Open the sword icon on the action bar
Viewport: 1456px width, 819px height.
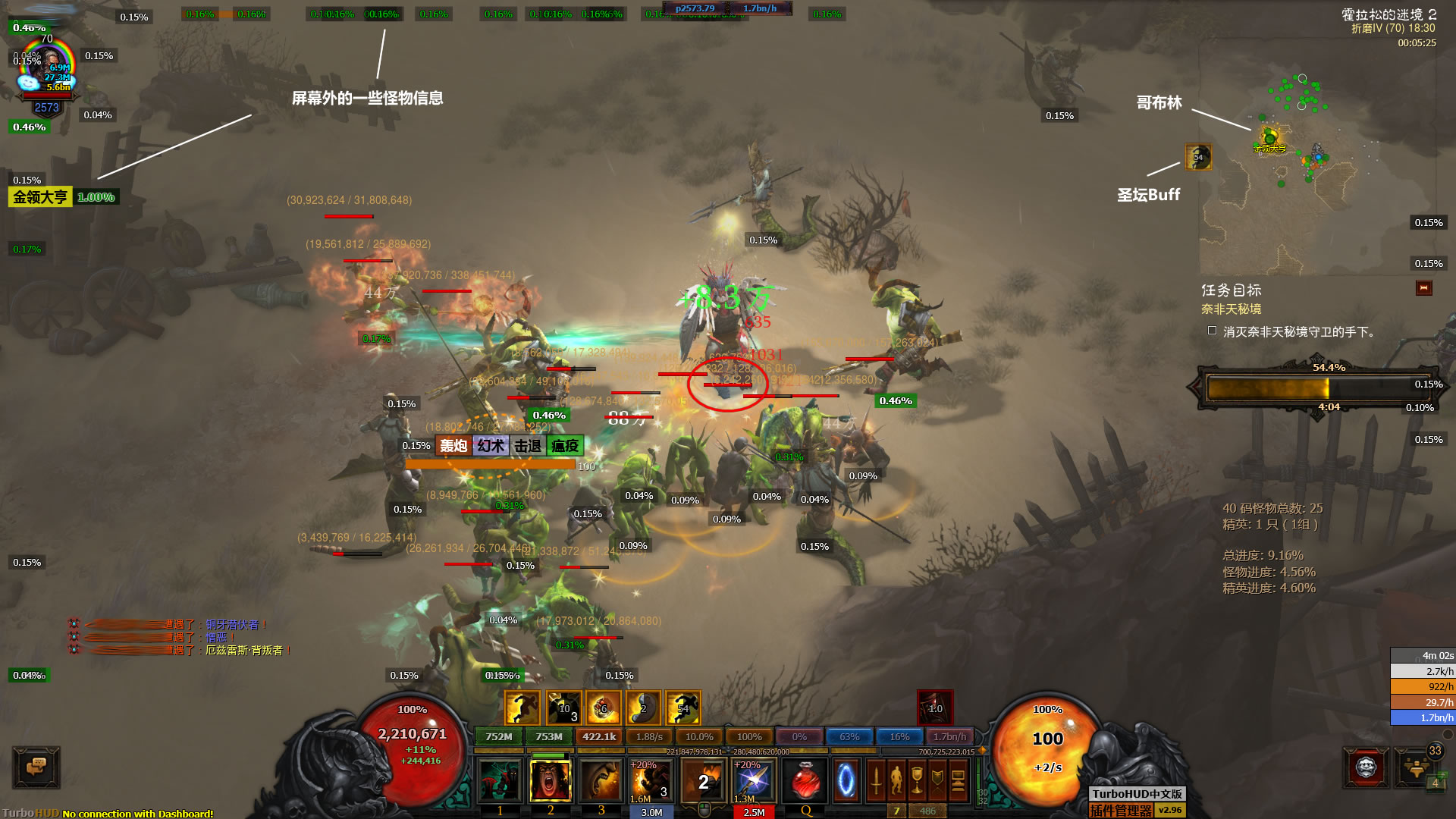(876, 781)
